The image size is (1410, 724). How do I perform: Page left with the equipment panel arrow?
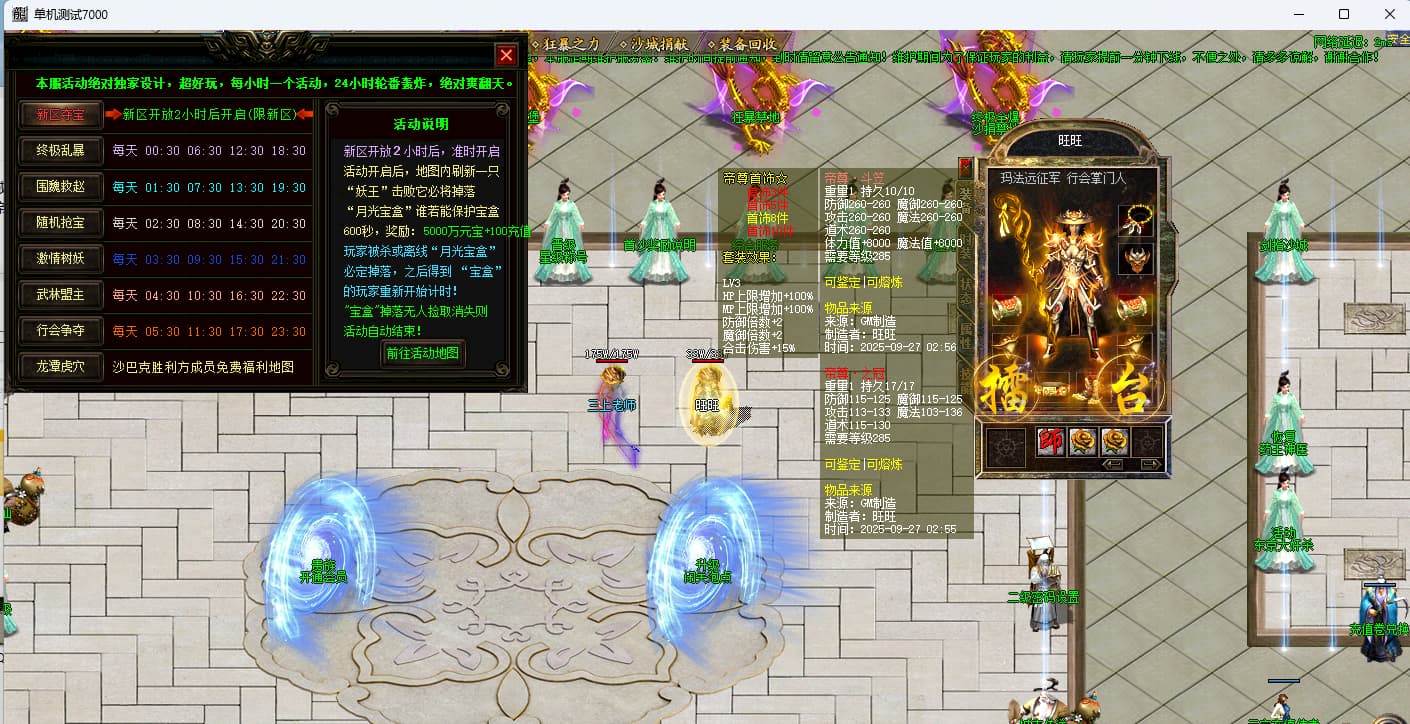click(x=1112, y=464)
